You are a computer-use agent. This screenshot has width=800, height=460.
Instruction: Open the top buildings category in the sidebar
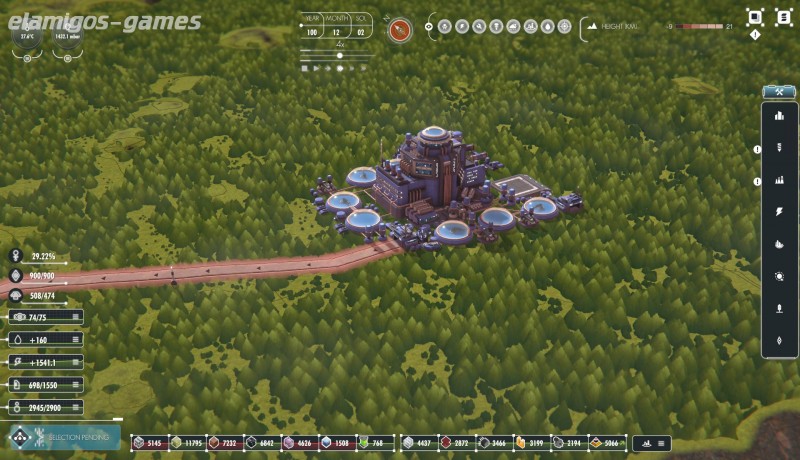(x=779, y=116)
